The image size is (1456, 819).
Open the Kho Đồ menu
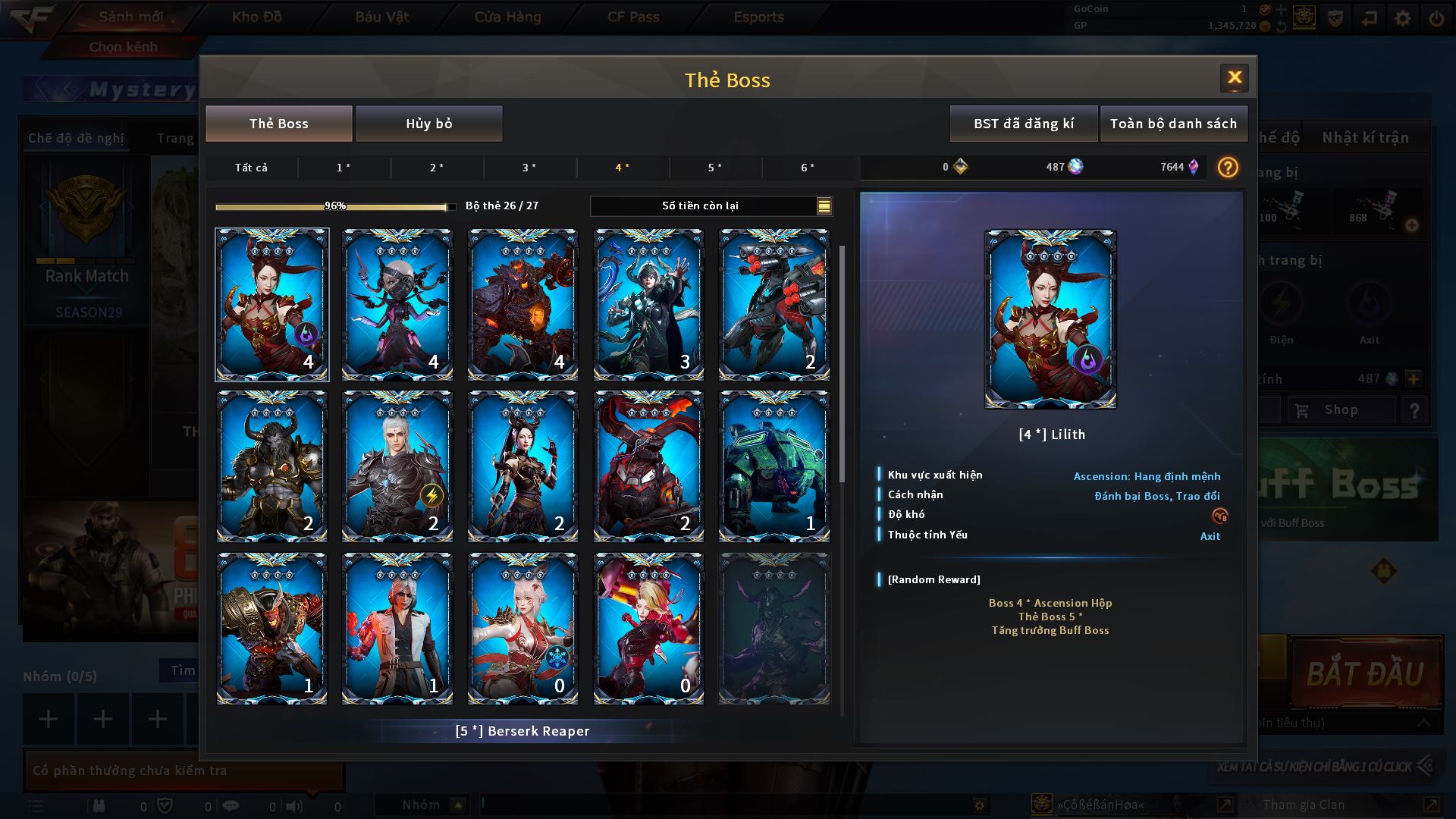pyautogui.click(x=256, y=17)
